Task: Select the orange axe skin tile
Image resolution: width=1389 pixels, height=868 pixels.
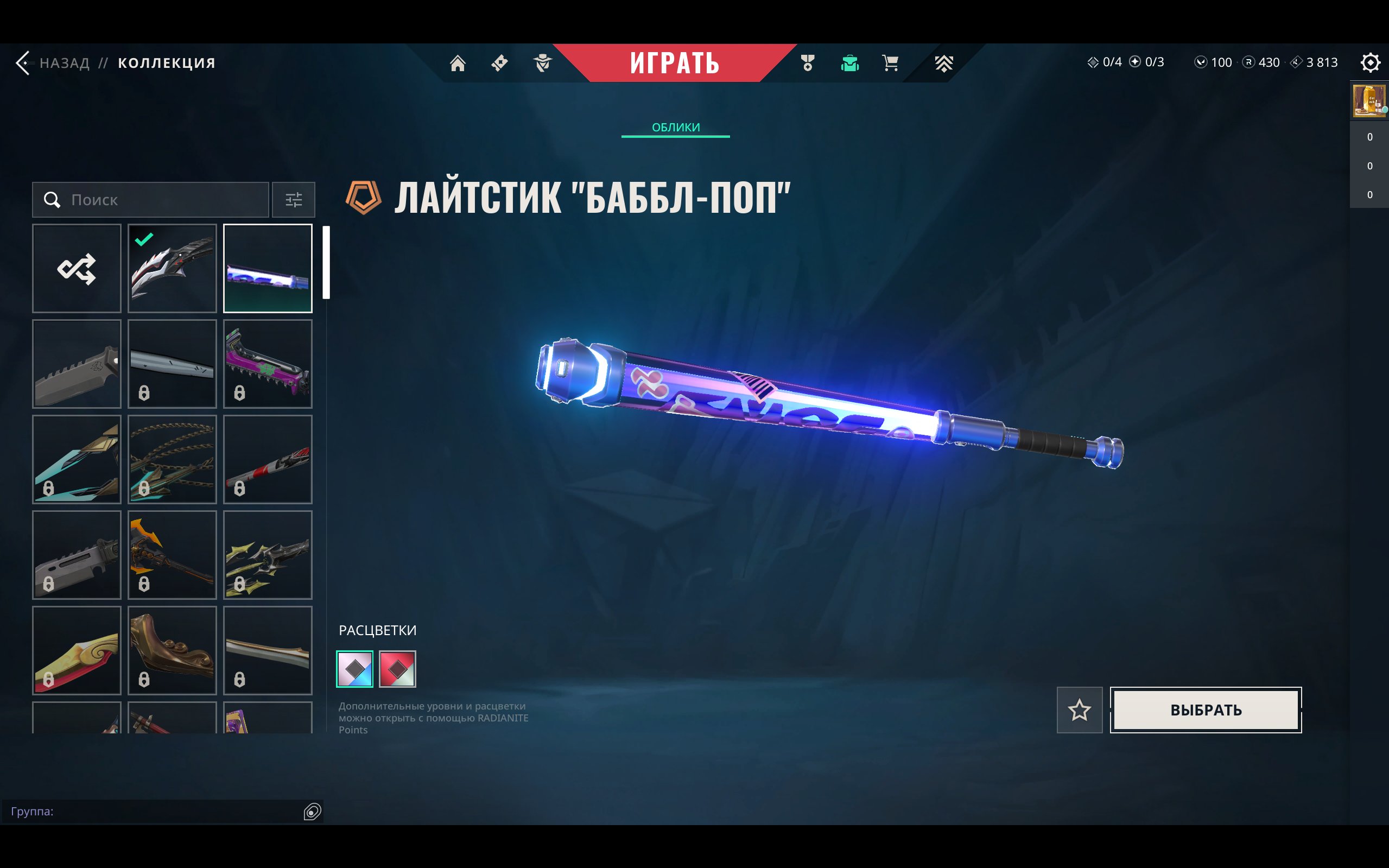Action: [172, 555]
